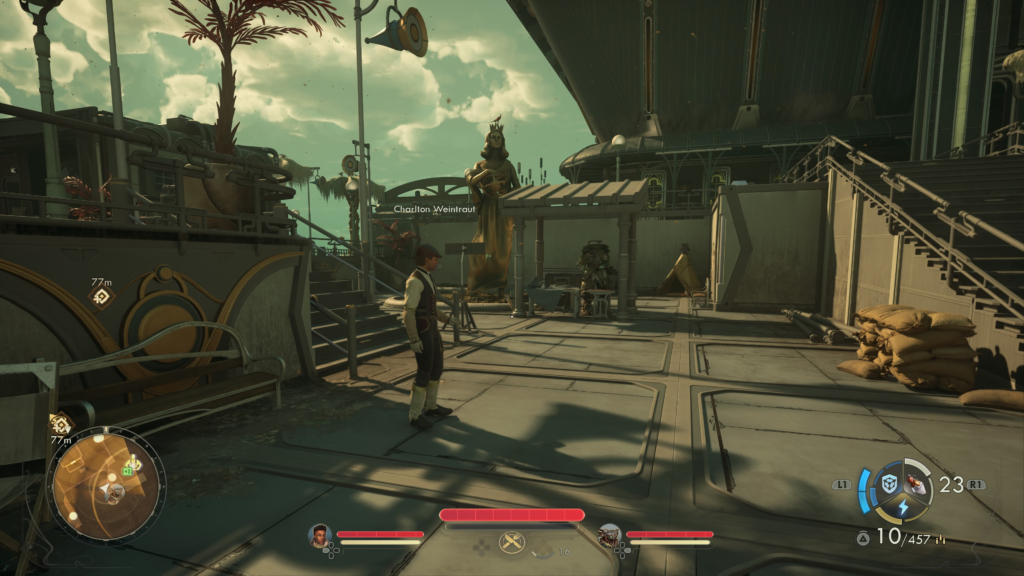
Task: Click the objective icon pinned to the minimap's edge
Action: coord(60,424)
